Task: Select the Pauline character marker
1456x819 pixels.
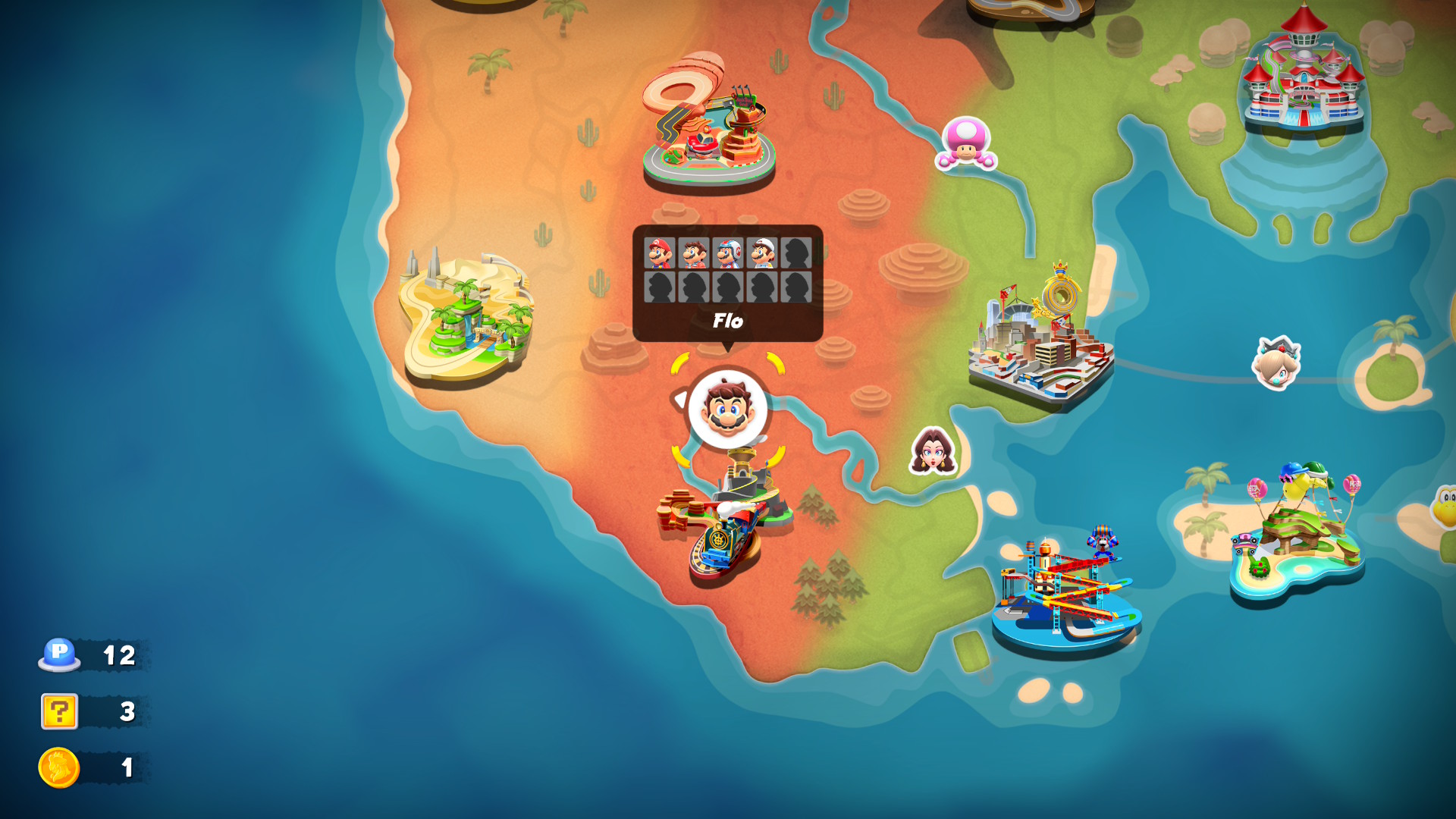Action: [x=932, y=451]
